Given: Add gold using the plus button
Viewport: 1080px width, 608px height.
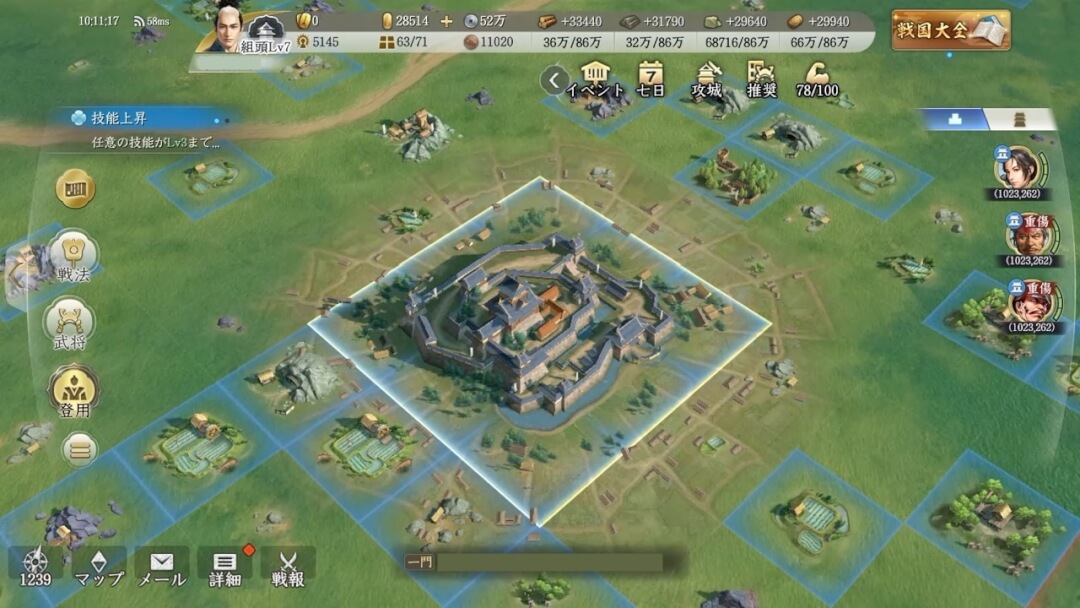Looking at the screenshot, I should [x=446, y=21].
